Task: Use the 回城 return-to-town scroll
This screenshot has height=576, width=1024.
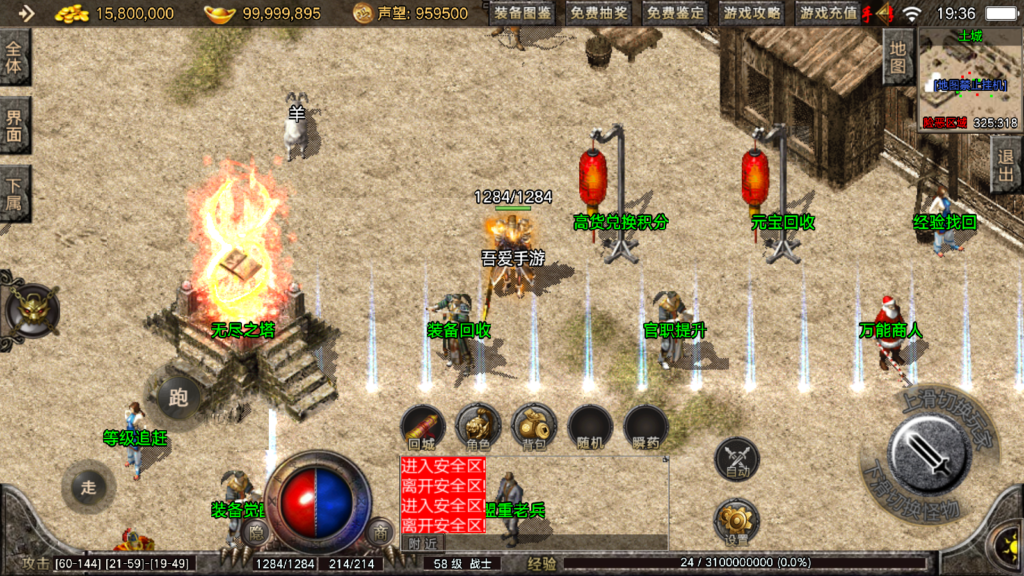Action: tap(422, 427)
